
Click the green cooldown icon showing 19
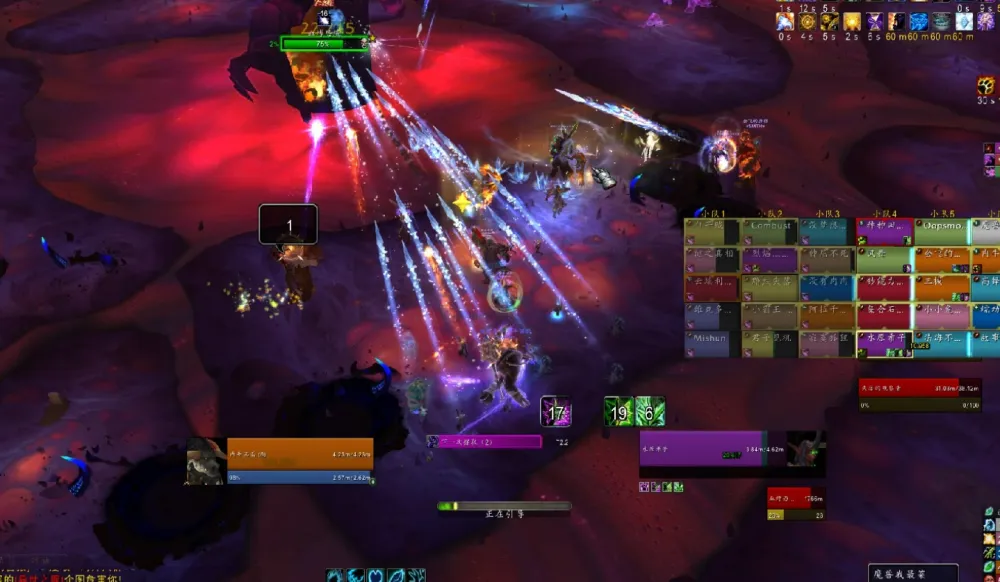pyautogui.click(x=619, y=411)
